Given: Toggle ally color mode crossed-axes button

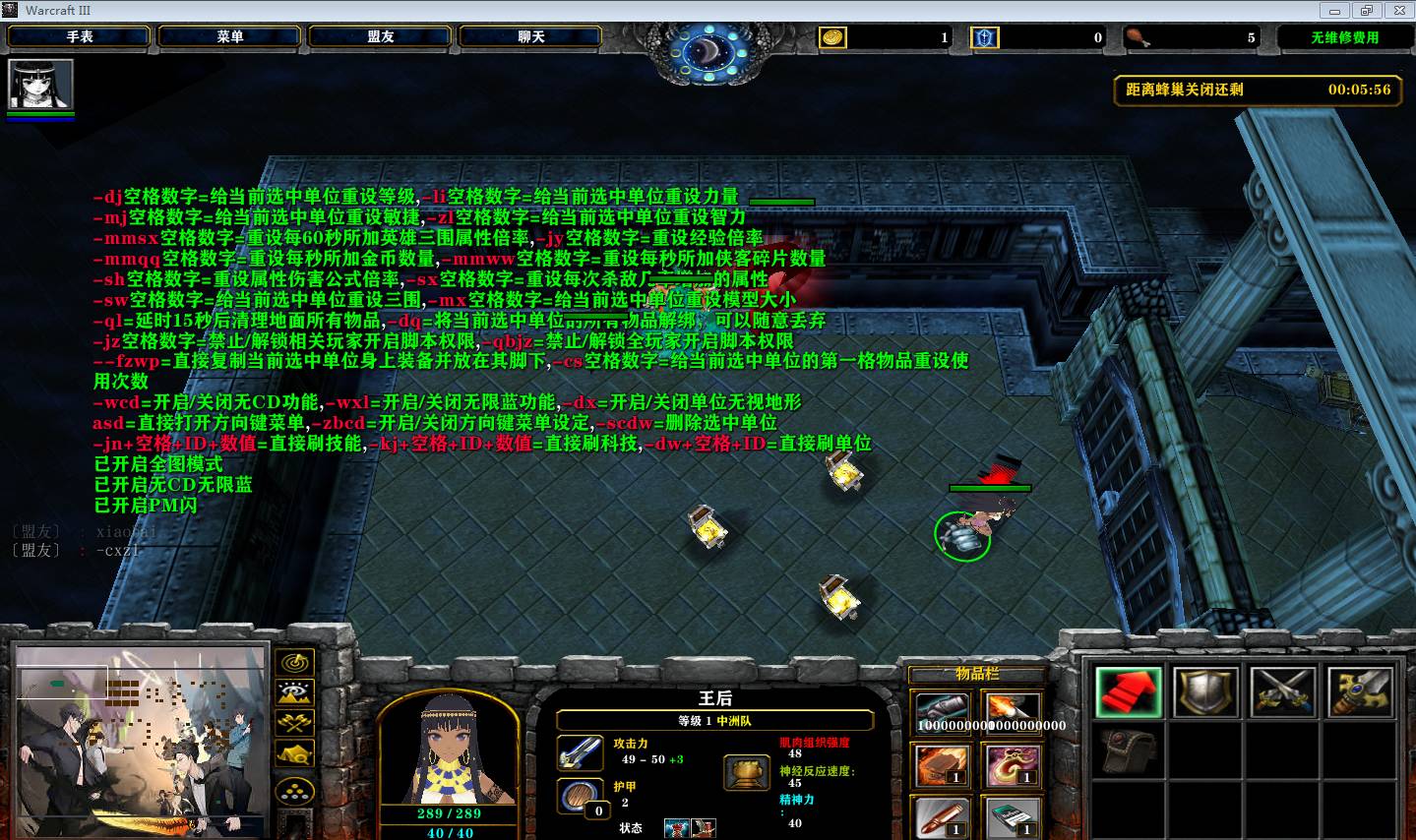Looking at the screenshot, I should tap(295, 724).
